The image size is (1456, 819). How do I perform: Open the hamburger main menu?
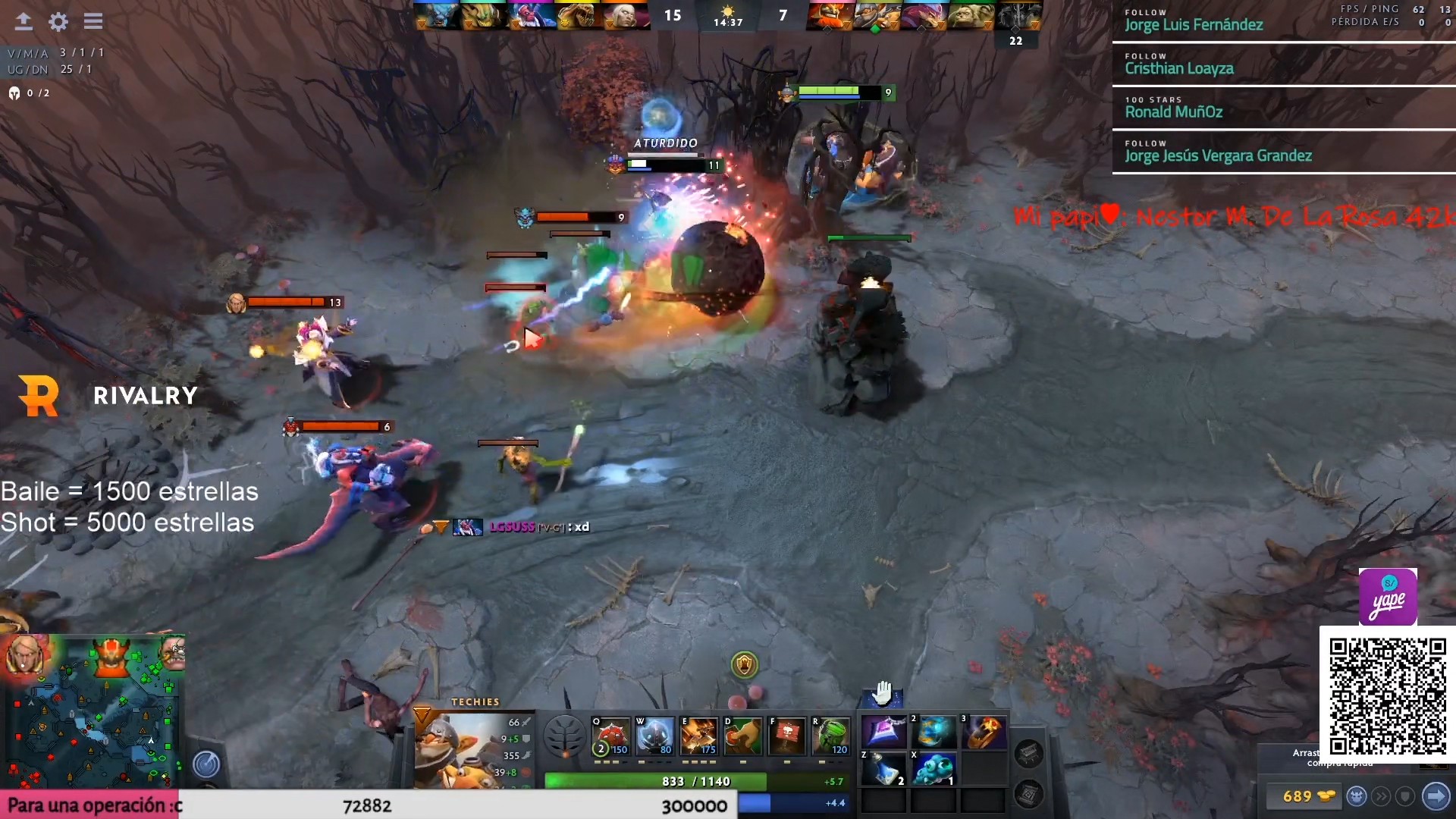click(x=93, y=21)
